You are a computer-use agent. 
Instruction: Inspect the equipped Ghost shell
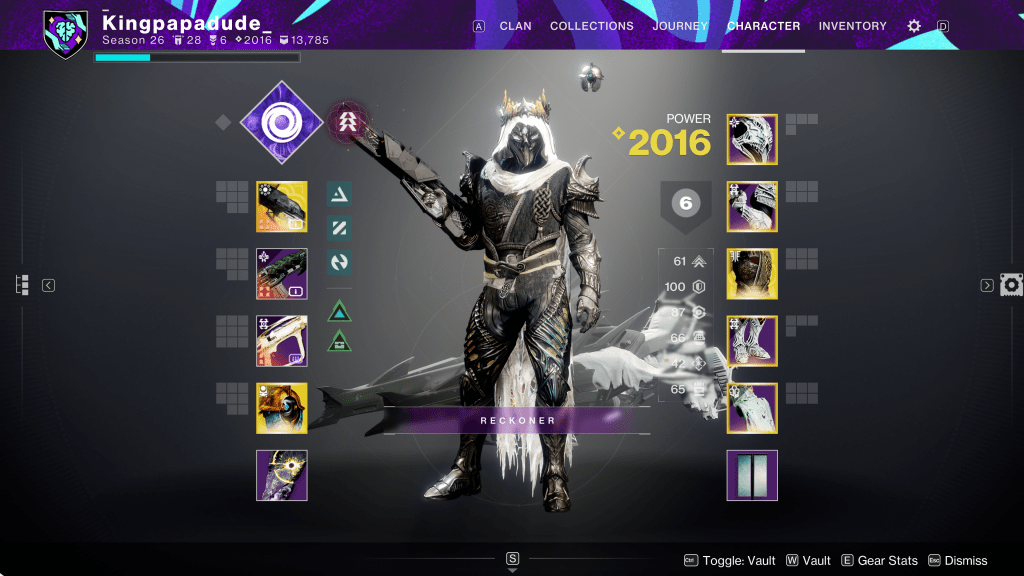point(282,408)
